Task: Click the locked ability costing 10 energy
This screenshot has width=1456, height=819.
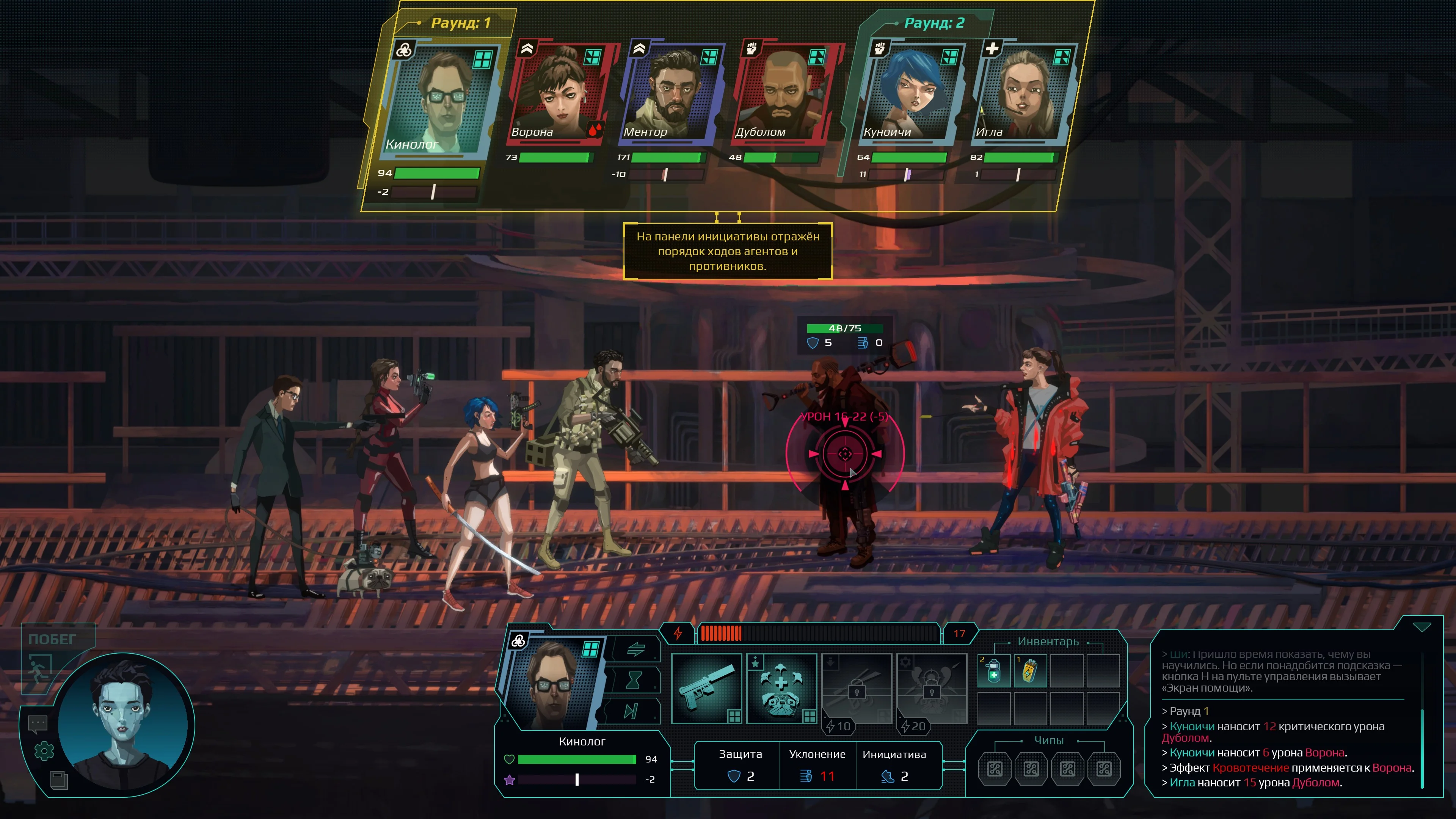Action: (x=856, y=688)
